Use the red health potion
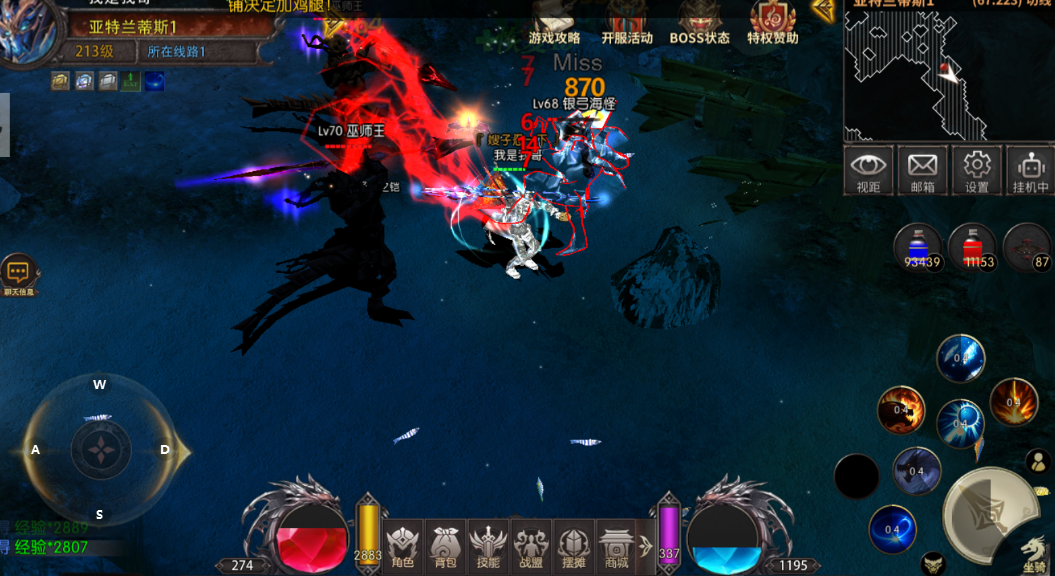 click(x=971, y=247)
